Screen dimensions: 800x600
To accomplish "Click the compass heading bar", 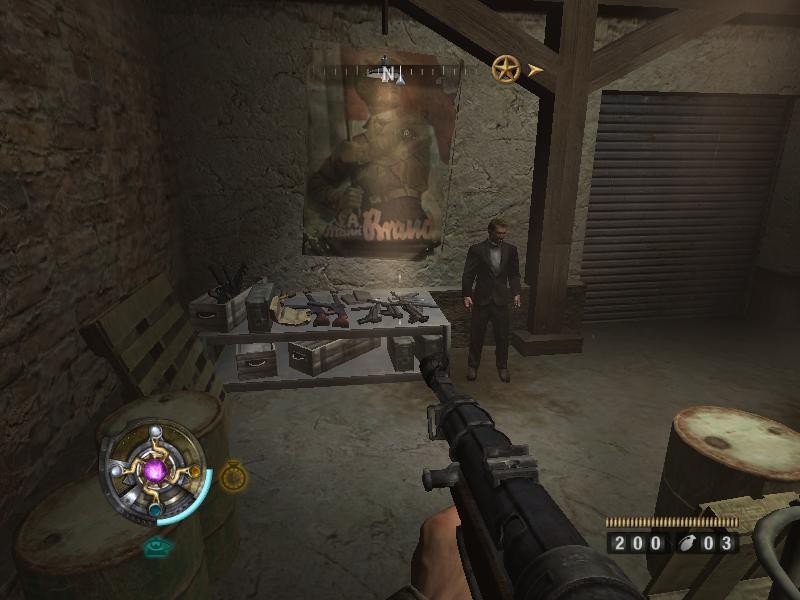I will click(386, 72).
